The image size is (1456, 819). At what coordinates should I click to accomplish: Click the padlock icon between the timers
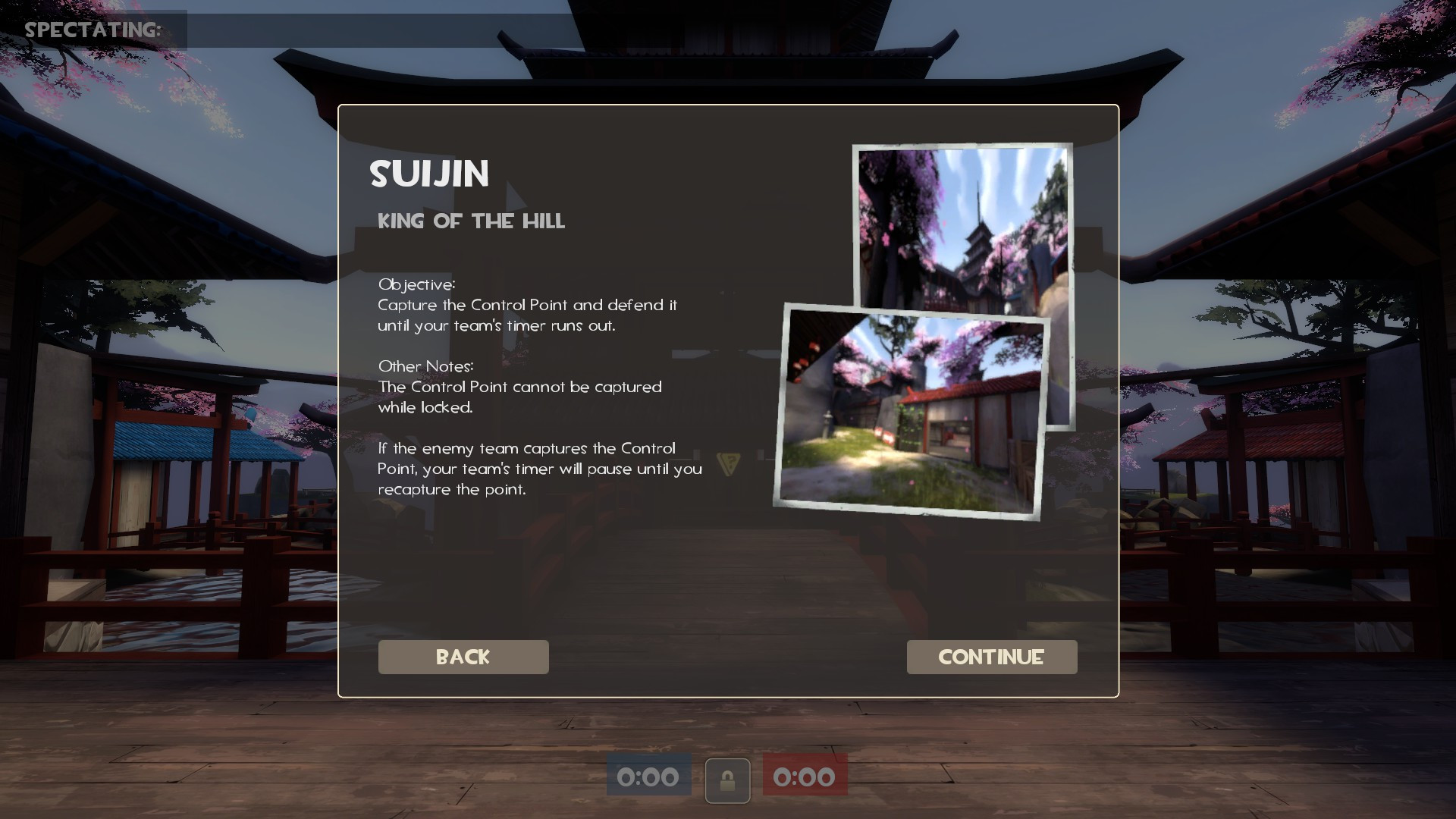tap(727, 780)
